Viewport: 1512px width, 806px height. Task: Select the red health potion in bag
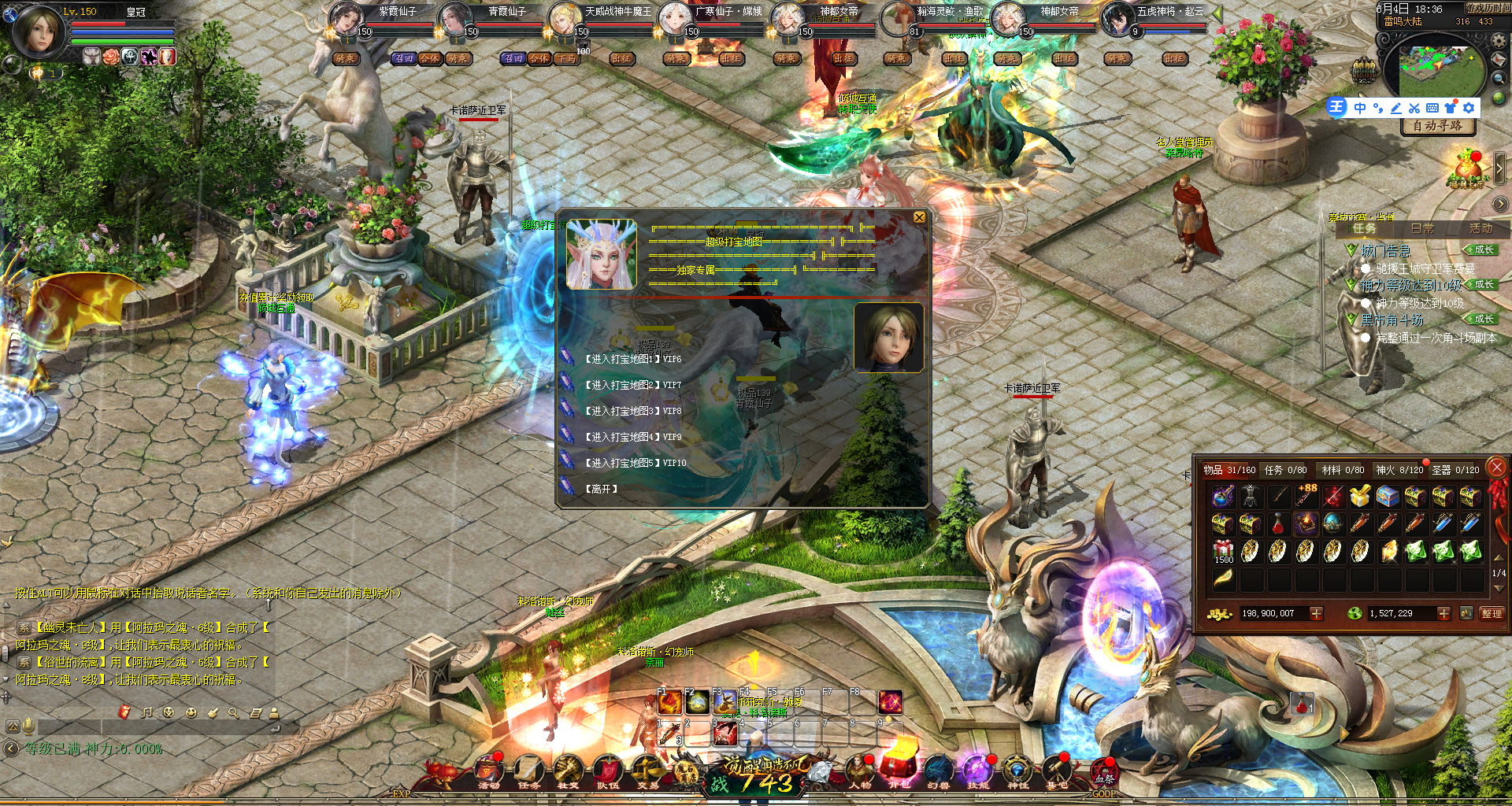1278,523
